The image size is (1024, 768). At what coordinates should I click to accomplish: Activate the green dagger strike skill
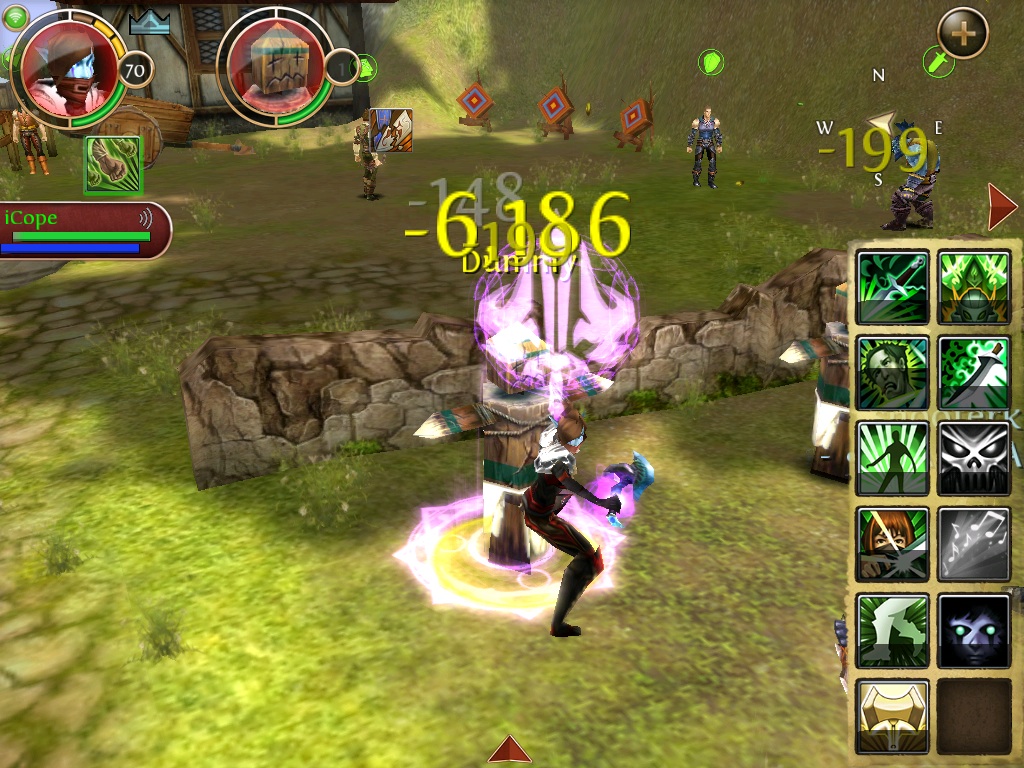coord(892,288)
